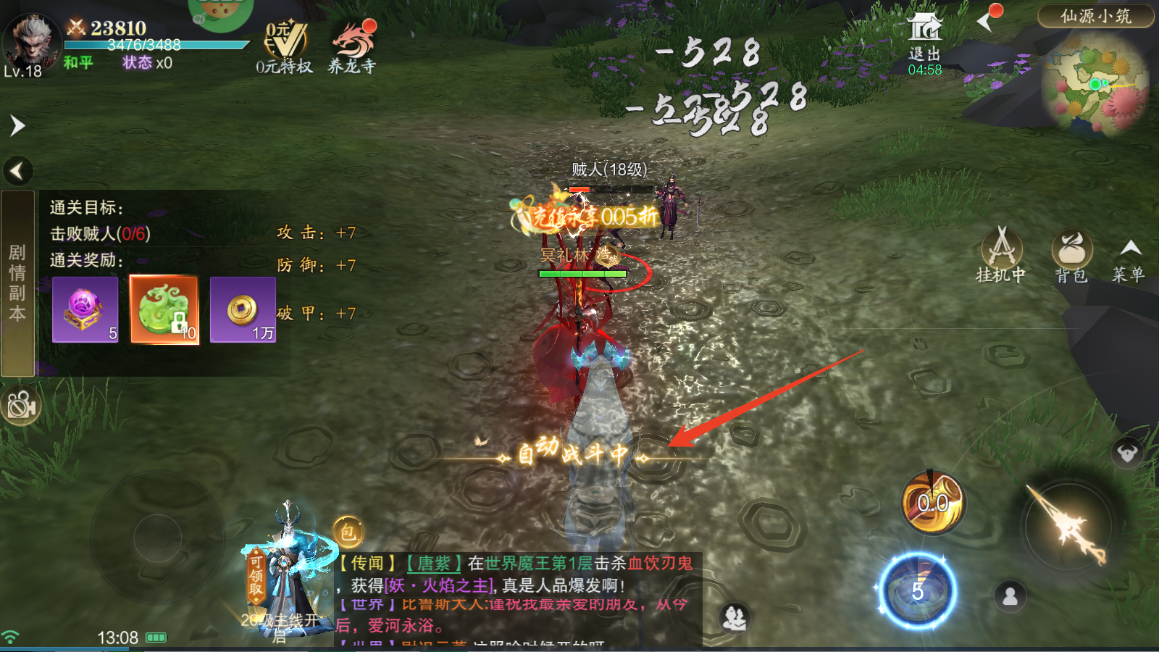Open the chat message box
The width and height of the screenshot is (1159, 652).
(518, 598)
